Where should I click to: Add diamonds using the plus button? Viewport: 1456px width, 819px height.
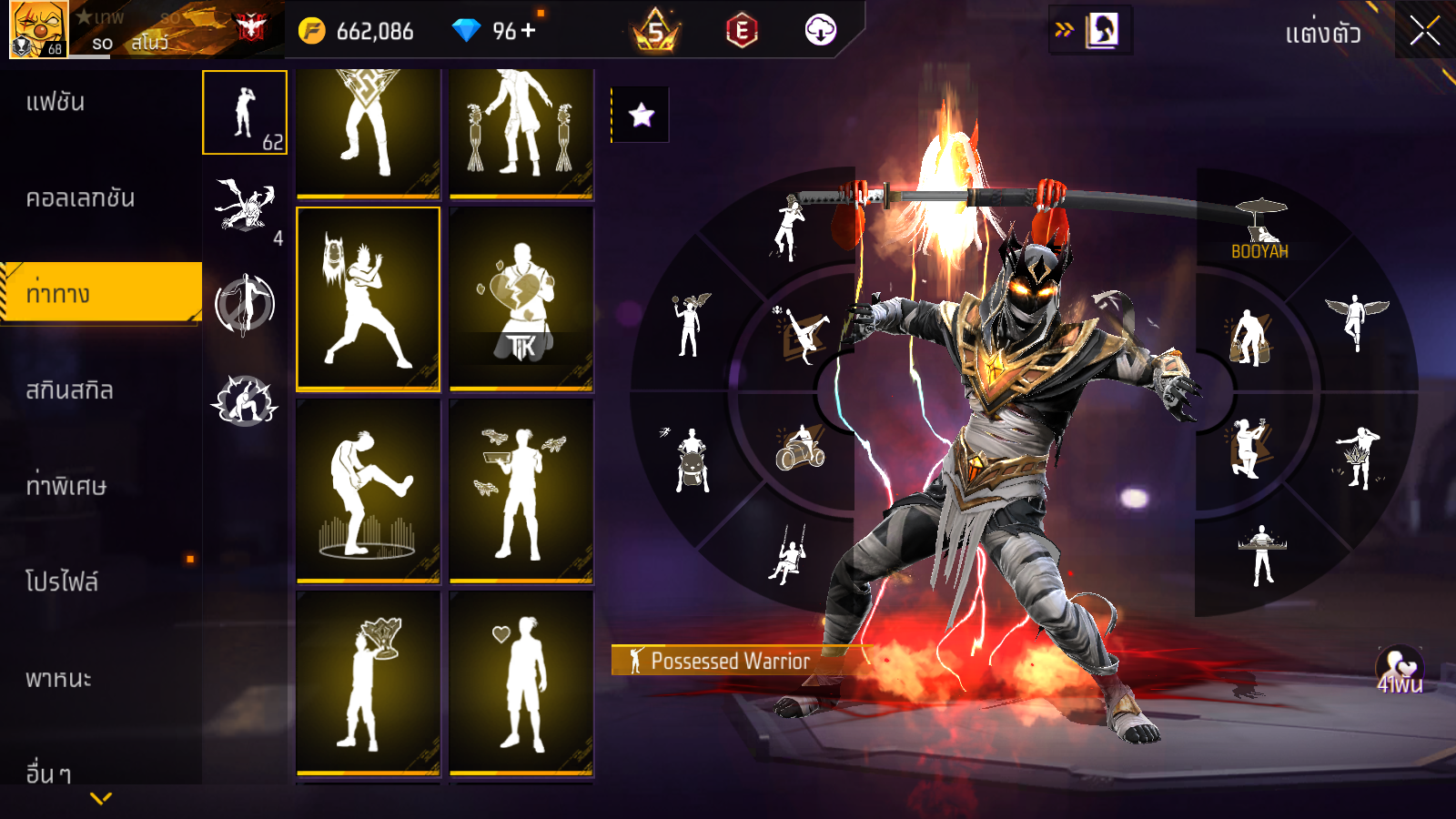click(529, 30)
